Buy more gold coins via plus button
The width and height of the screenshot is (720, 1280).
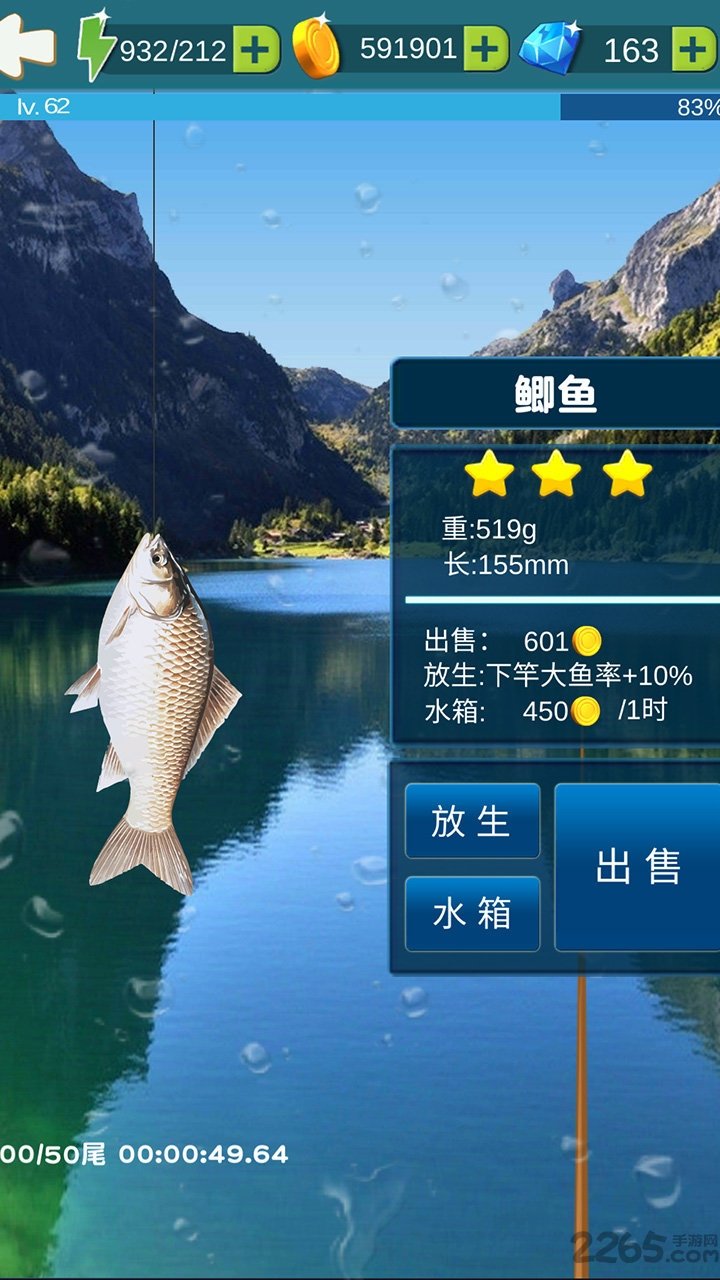tap(486, 49)
